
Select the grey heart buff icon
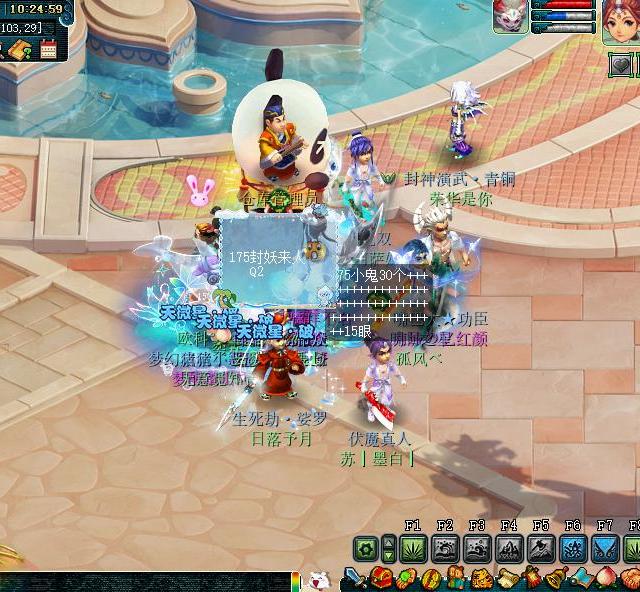[x=622, y=65]
